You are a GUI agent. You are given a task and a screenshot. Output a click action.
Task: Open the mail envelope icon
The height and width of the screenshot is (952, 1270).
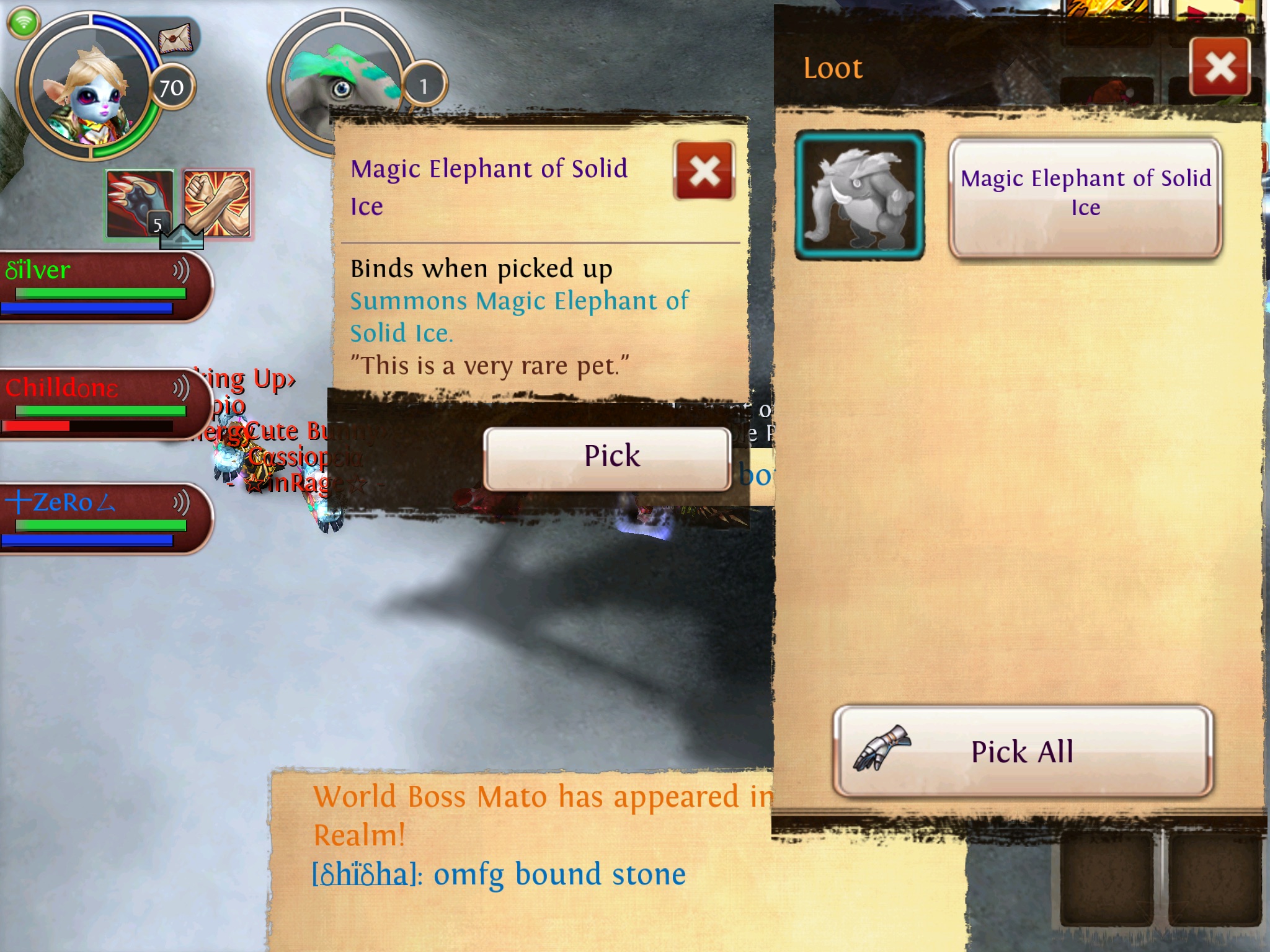click(175, 40)
